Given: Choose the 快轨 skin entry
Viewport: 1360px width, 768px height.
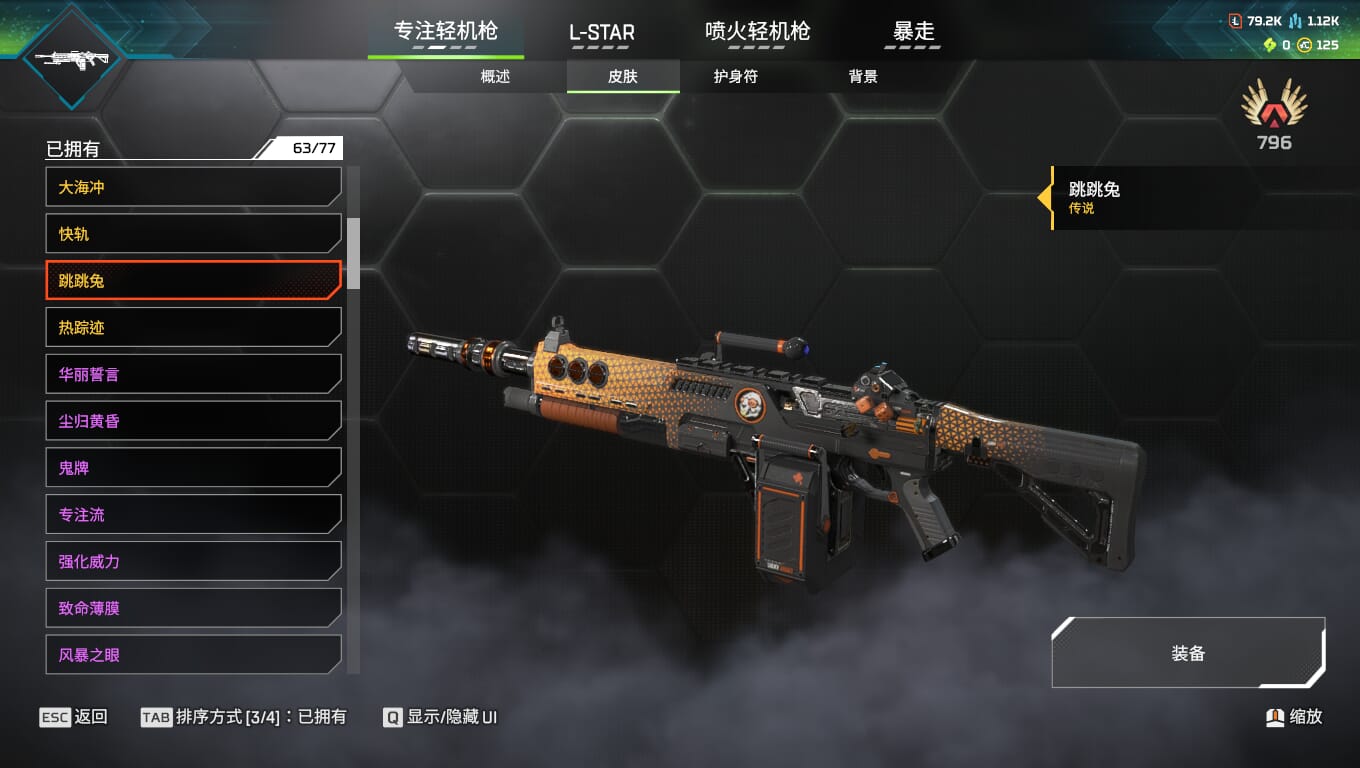Looking at the screenshot, I should click(x=193, y=234).
